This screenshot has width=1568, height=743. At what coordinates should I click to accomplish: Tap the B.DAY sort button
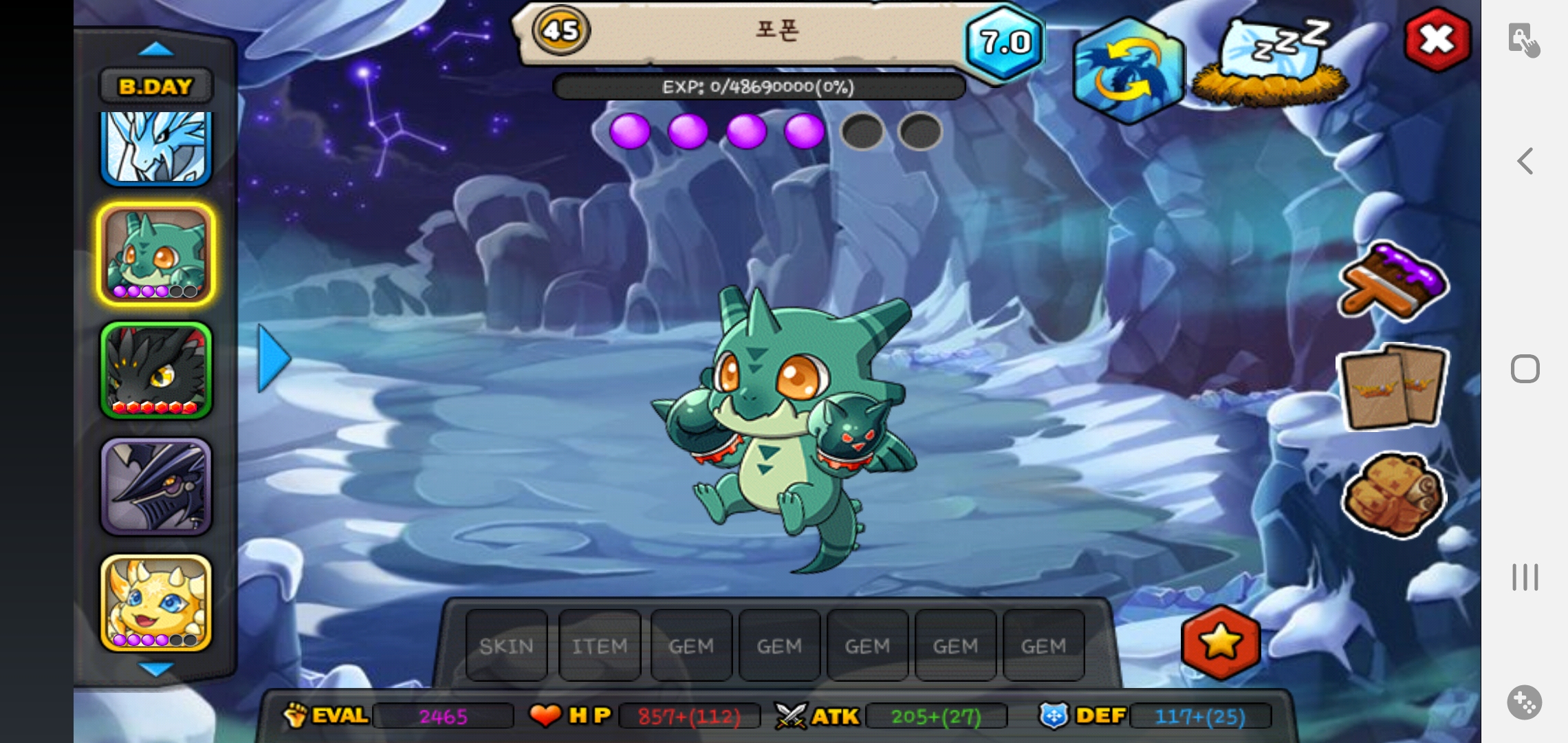point(156,87)
